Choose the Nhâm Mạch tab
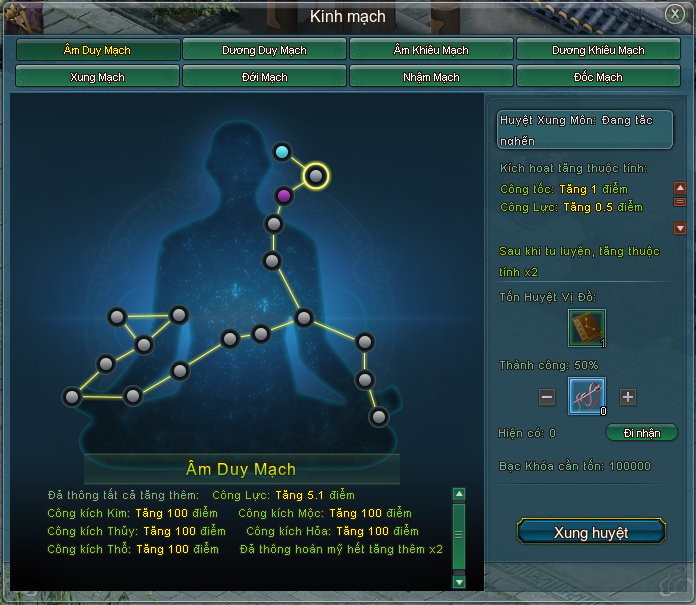Screen dimensions: 696x605 click(x=432, y=76)
